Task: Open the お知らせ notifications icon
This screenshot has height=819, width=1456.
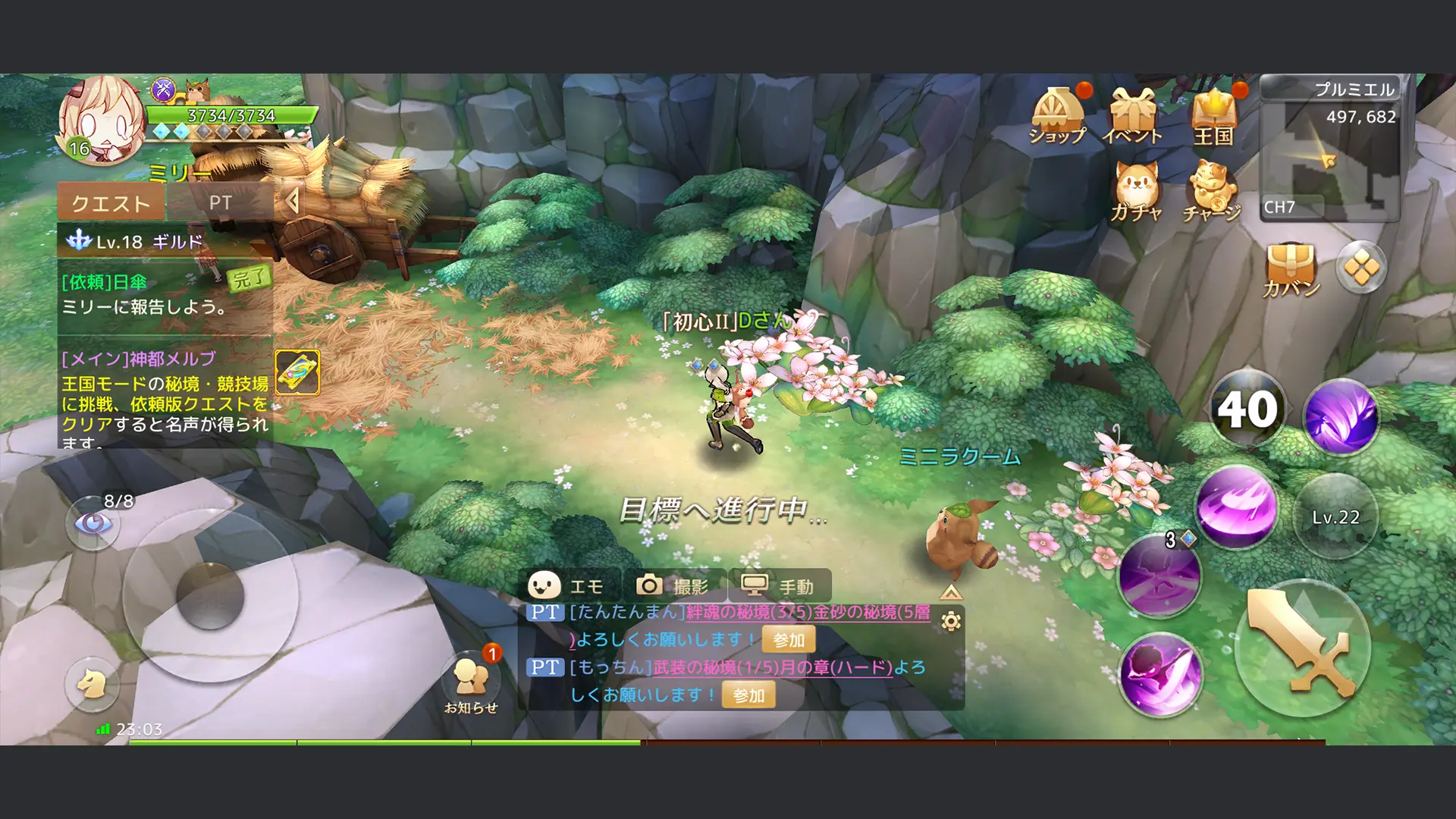Action: (470, 681)
